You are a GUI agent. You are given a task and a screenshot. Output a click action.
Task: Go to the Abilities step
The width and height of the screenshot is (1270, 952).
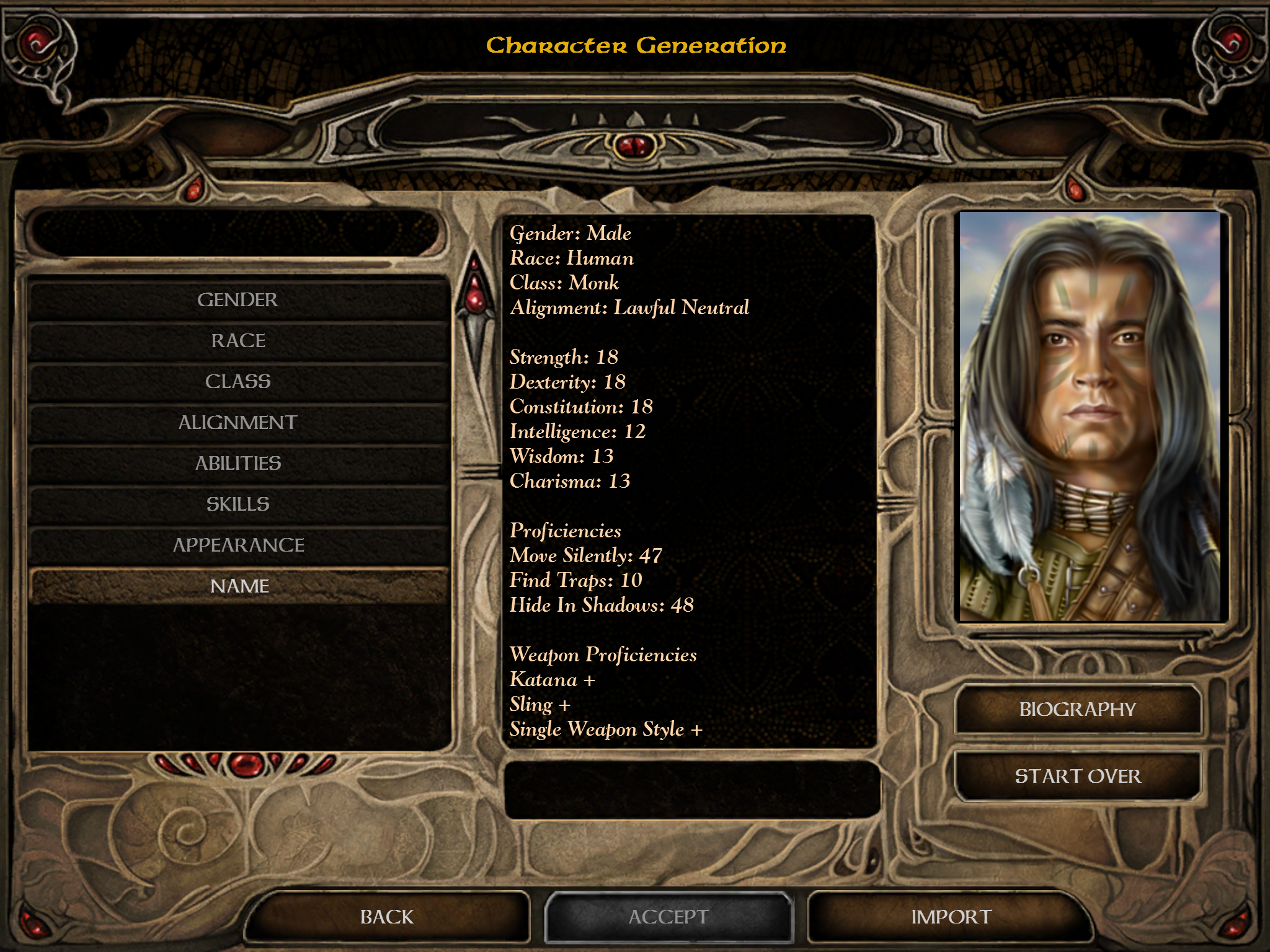point(238,464)
